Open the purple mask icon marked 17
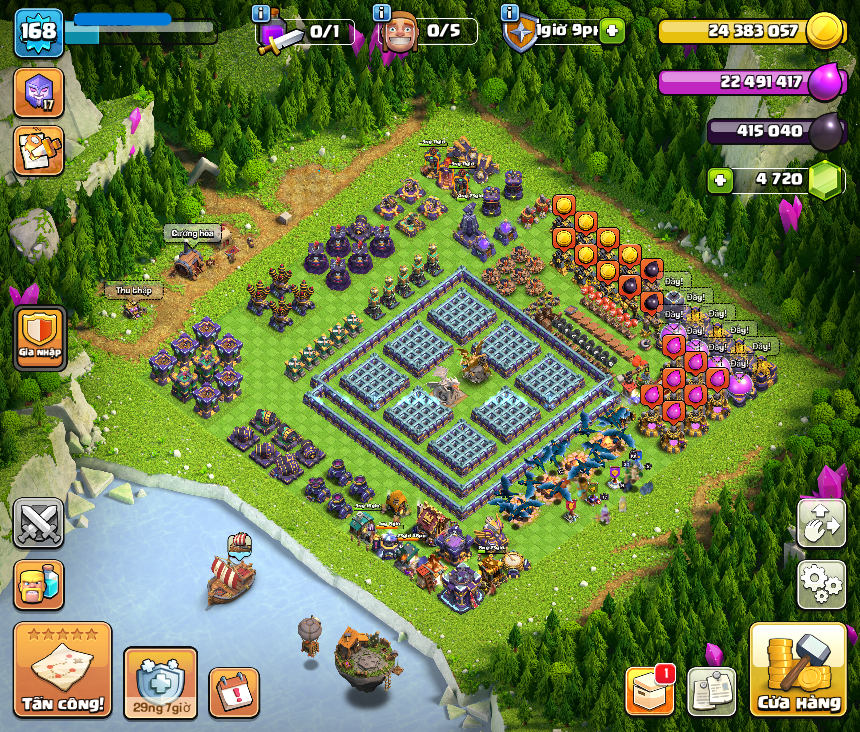 (39, 93)
